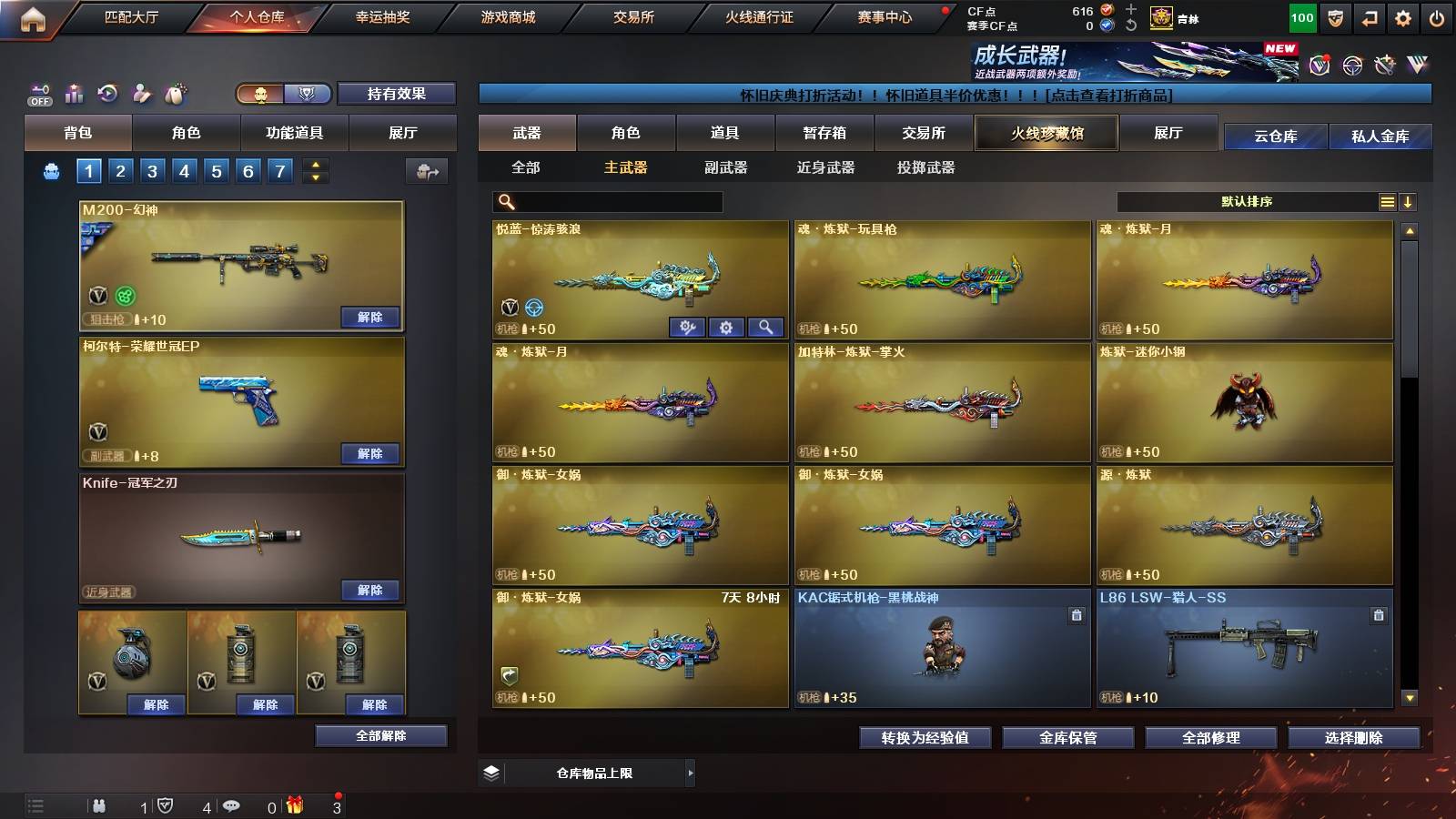Open the in-game settings gear in the top-right corner
This screenshot has height=819, width=1456.
click(x=1403, y=15)
